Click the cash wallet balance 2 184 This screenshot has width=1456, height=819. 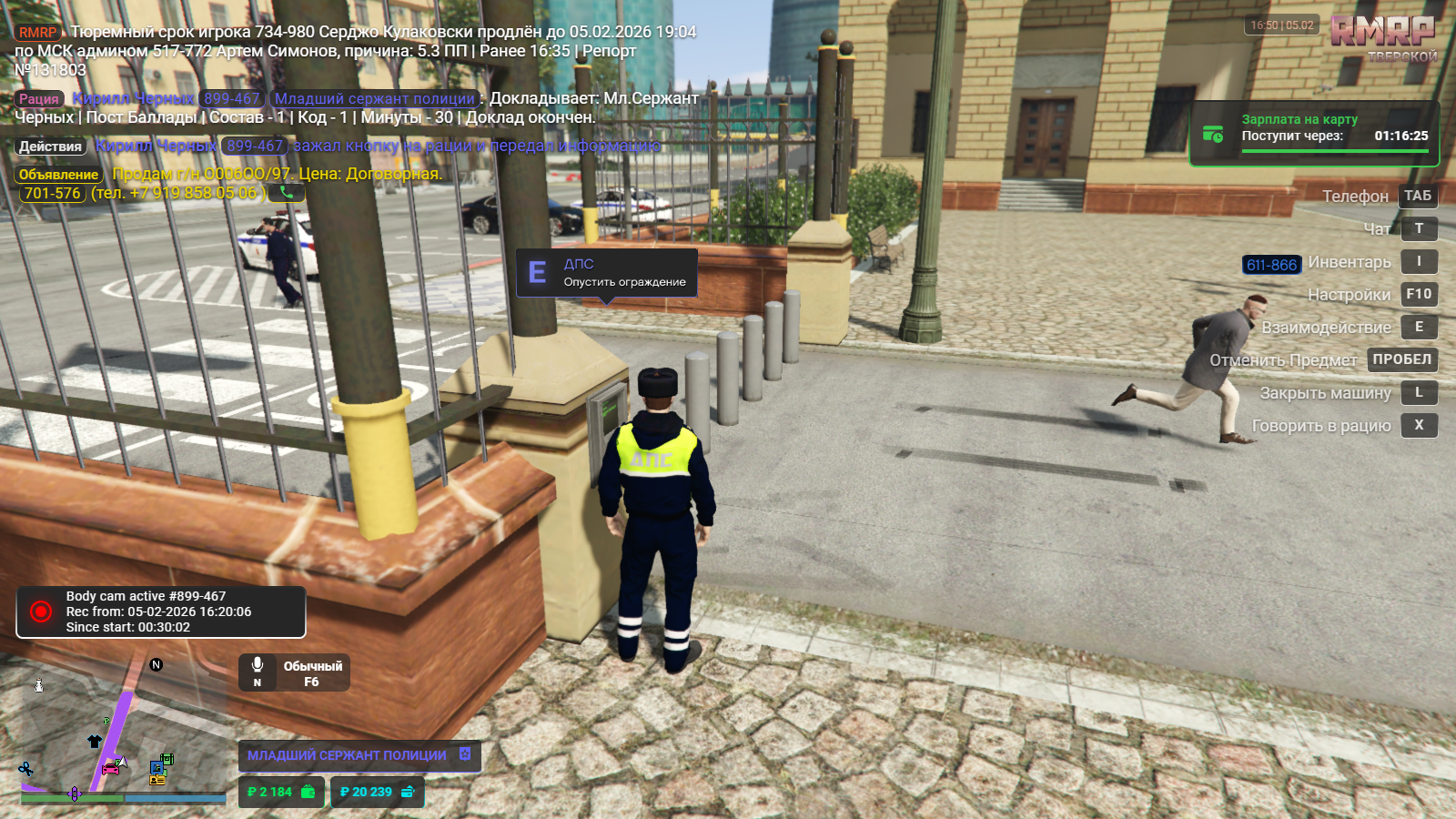pyautogui.click(x=280, y=792)
